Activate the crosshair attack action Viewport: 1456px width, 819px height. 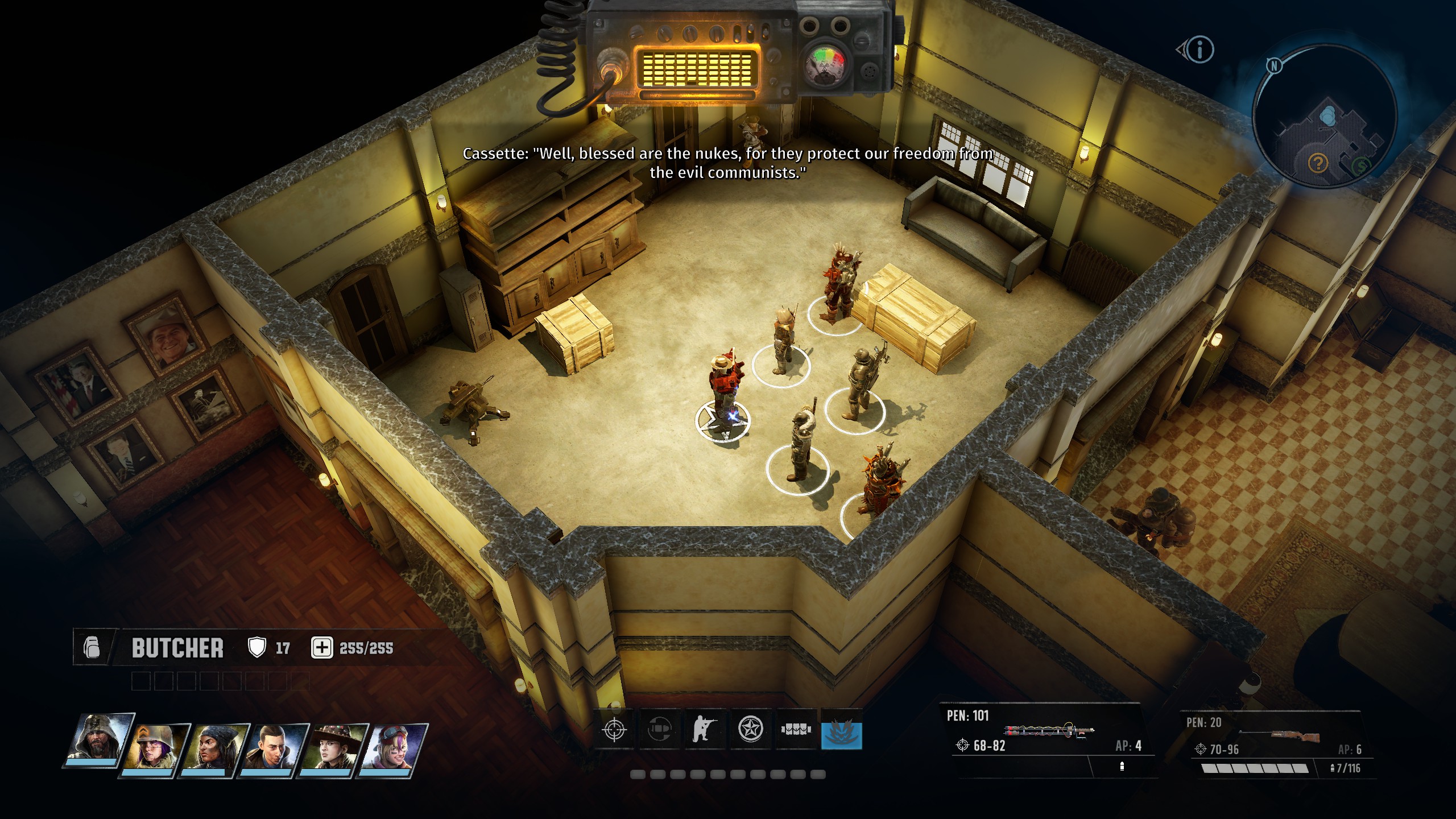coord(614,730)
